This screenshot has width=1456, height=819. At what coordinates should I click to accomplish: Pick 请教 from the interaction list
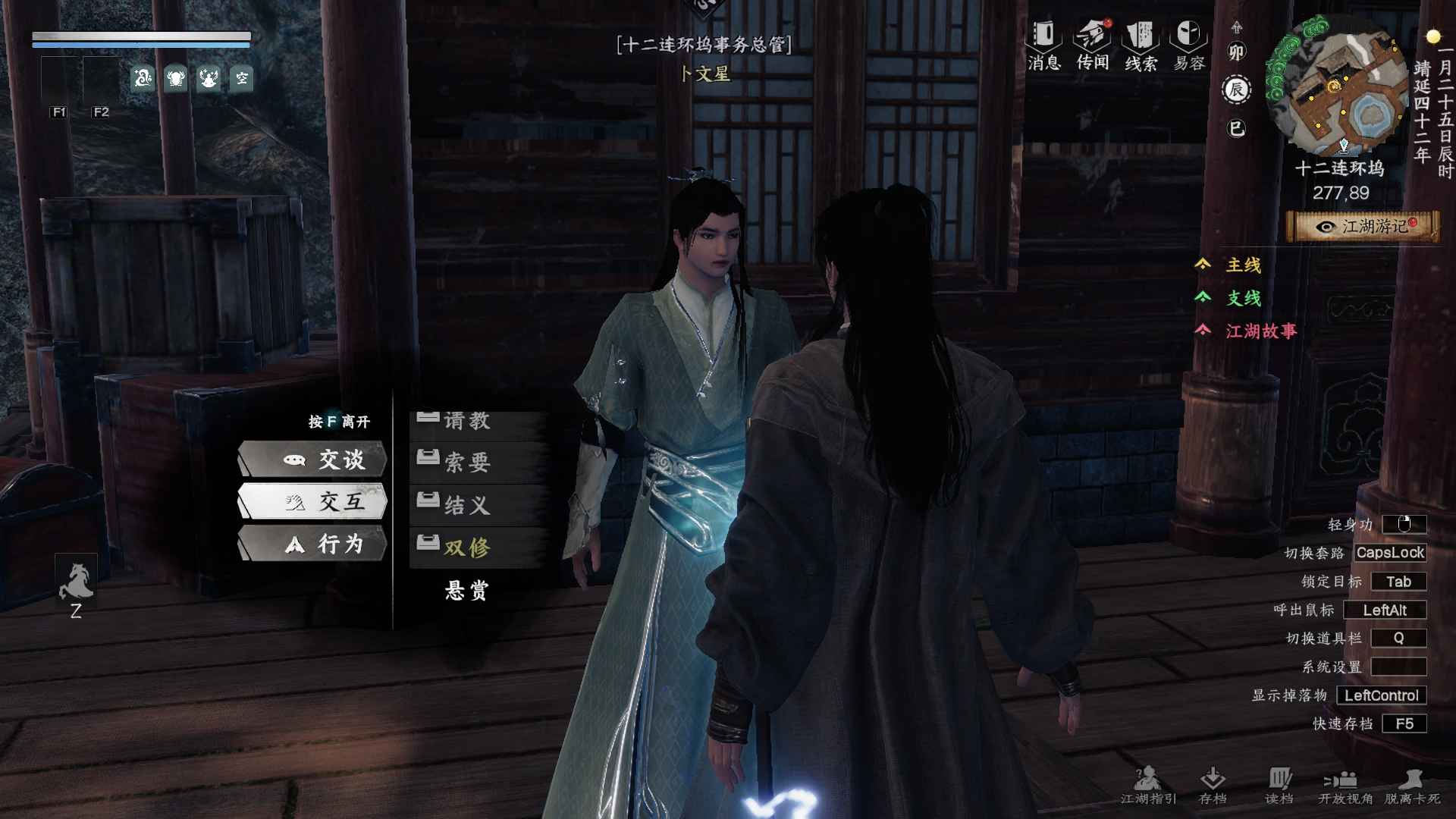click(x=467, y=421)
